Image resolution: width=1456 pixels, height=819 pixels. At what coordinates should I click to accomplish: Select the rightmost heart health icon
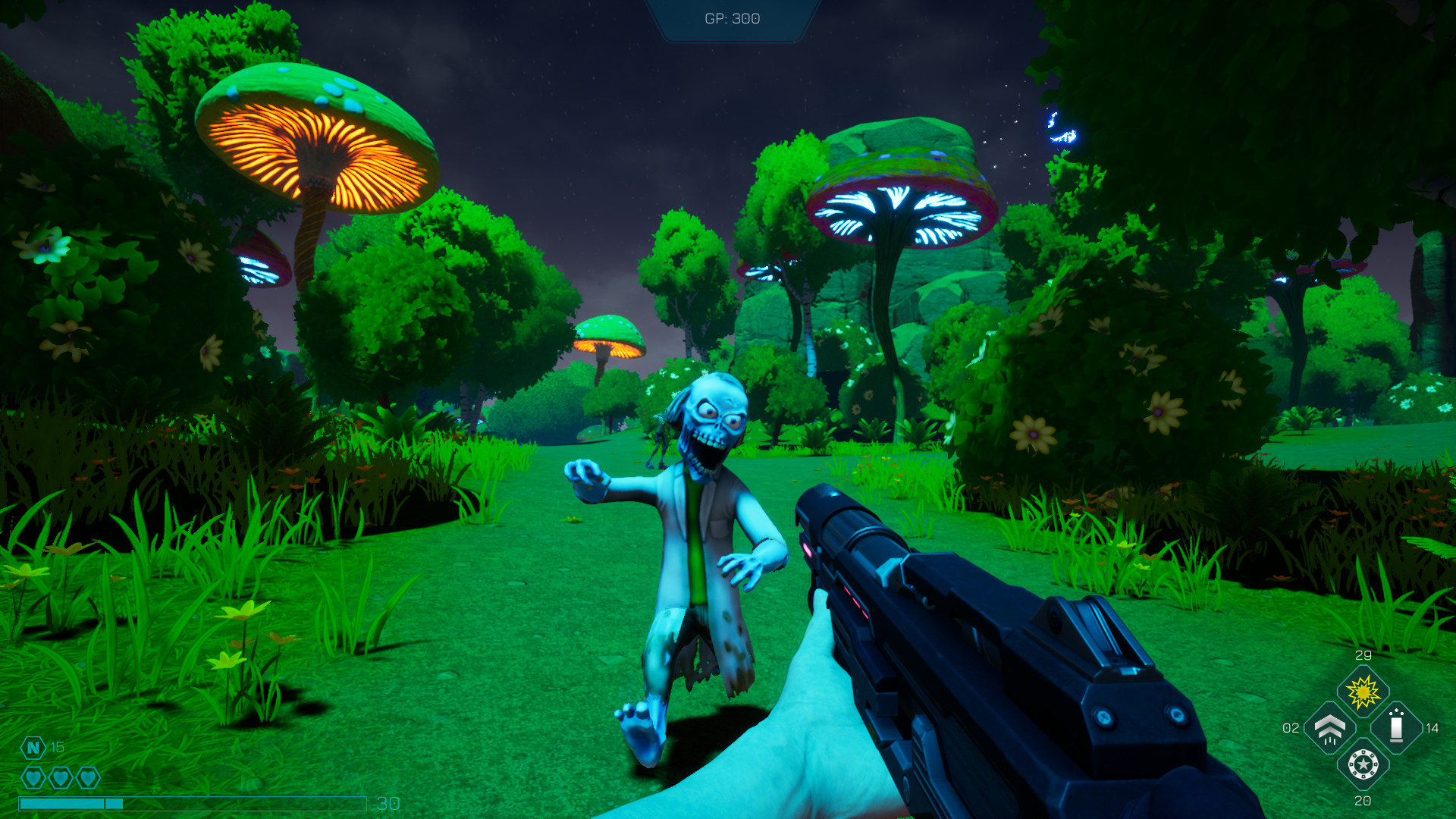click(87, 777)
